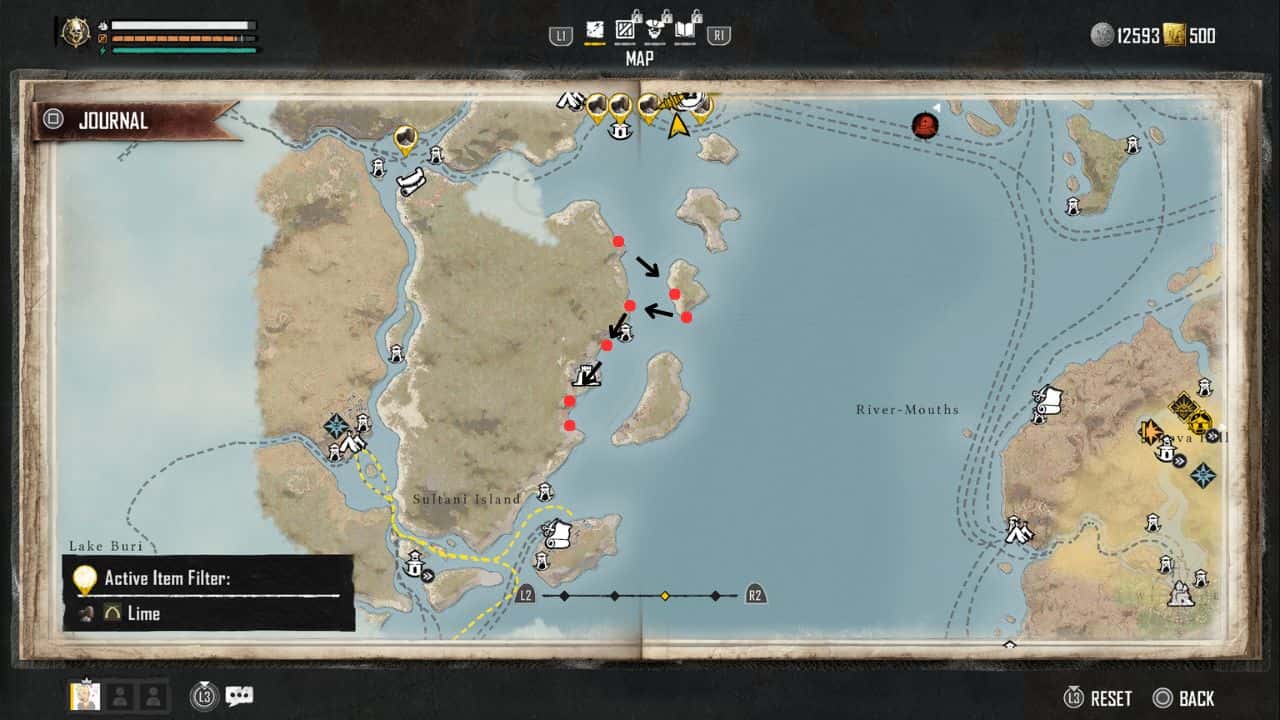1280x720 pixels.
Task: Go back from the map screen
Action: 1184,698
